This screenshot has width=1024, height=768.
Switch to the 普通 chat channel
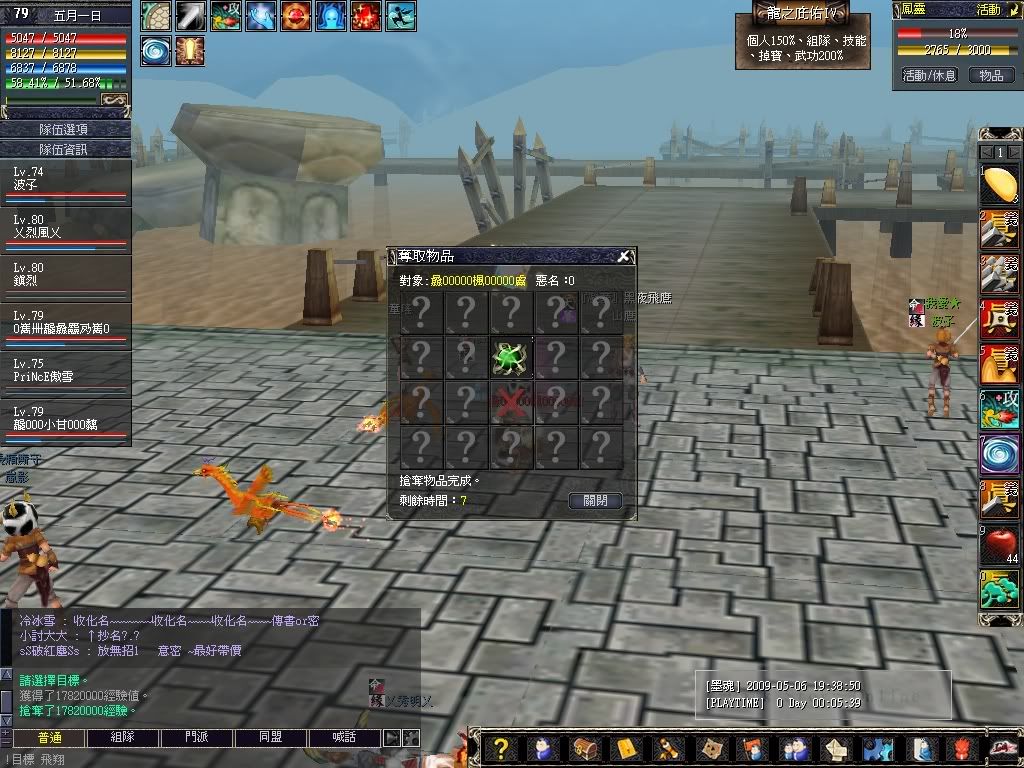(49, 737)
